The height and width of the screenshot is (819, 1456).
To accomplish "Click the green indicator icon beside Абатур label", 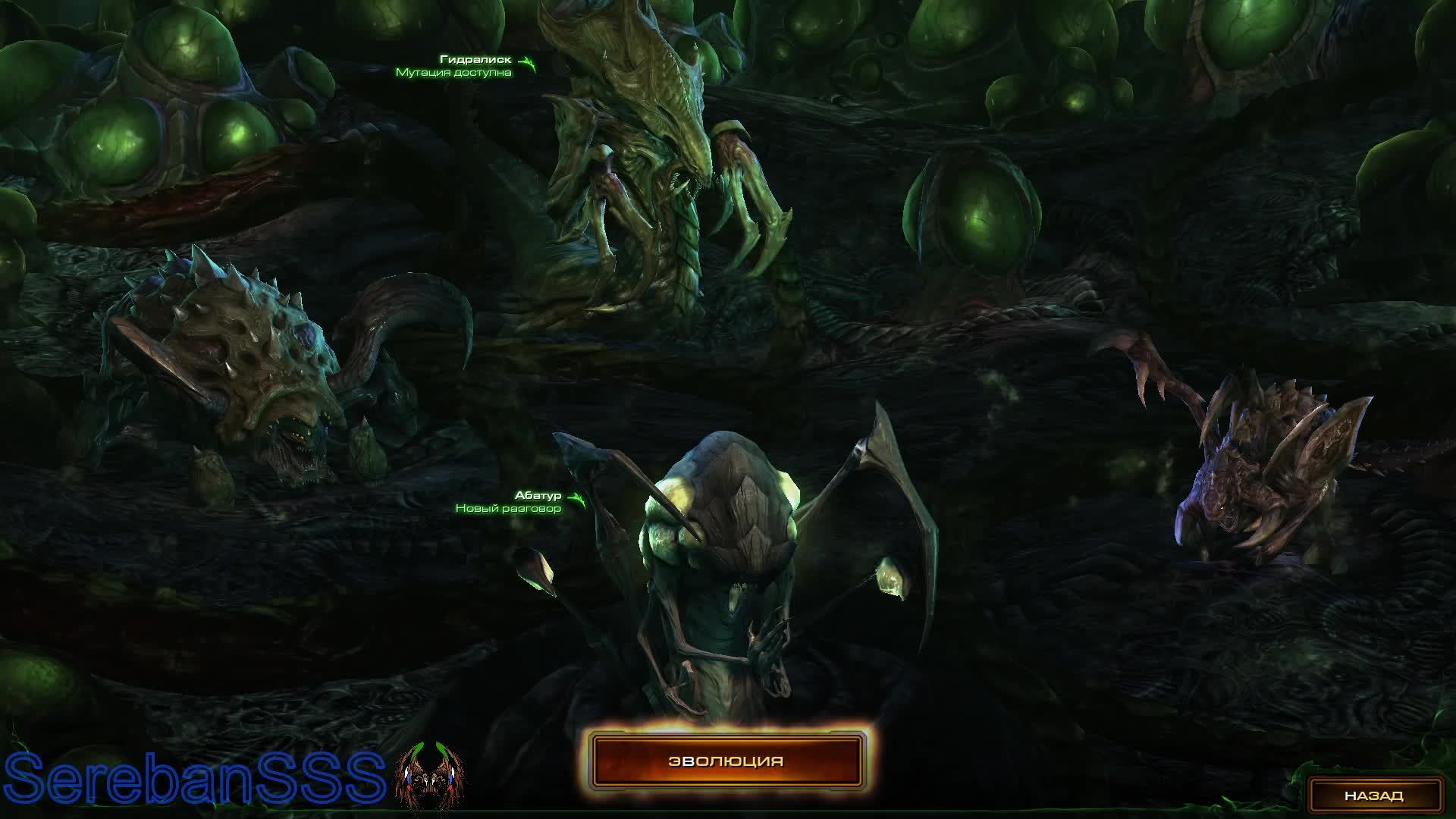I will 577,498.
